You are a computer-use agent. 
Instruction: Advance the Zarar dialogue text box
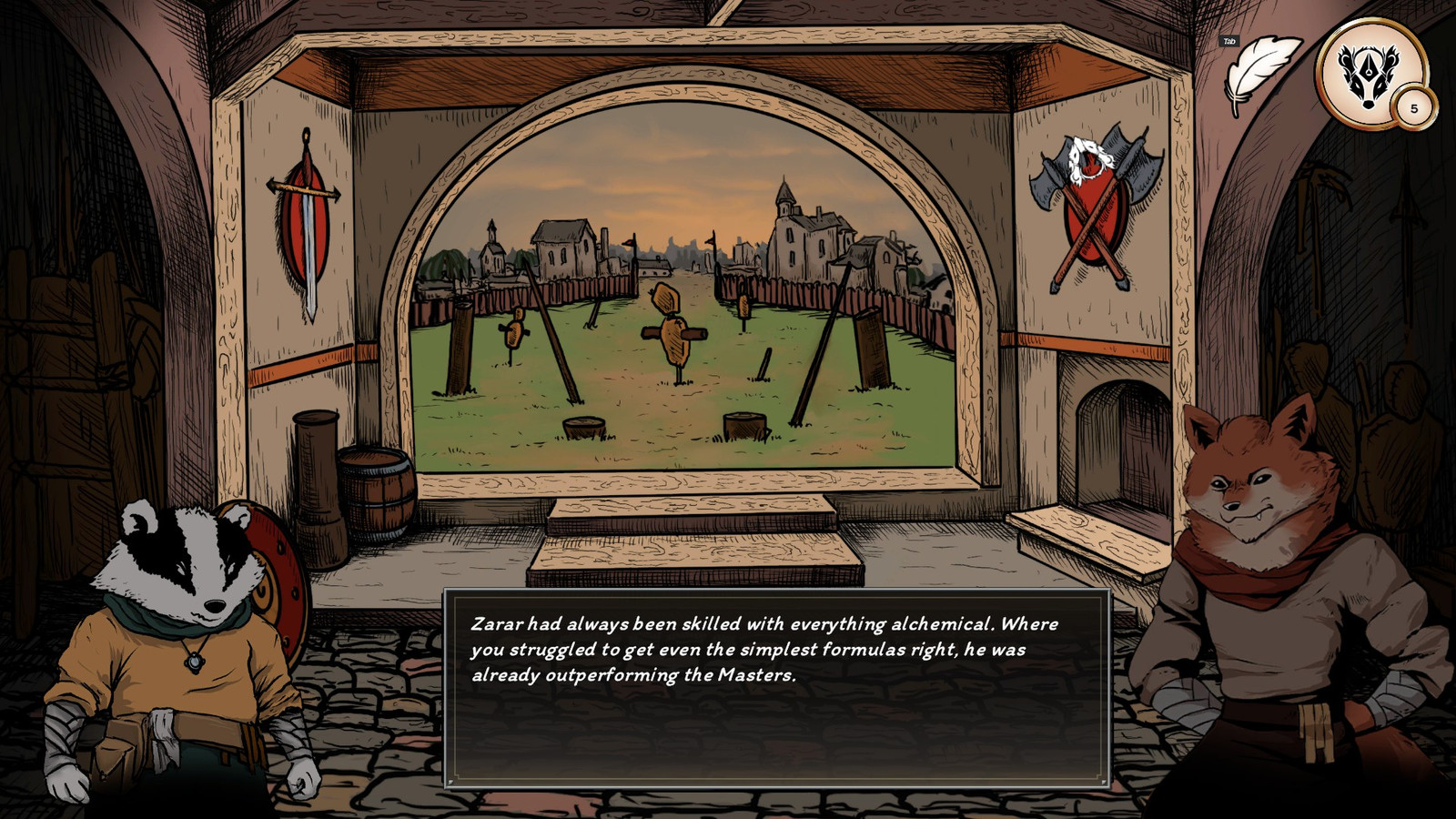click(x=776, y=687)
